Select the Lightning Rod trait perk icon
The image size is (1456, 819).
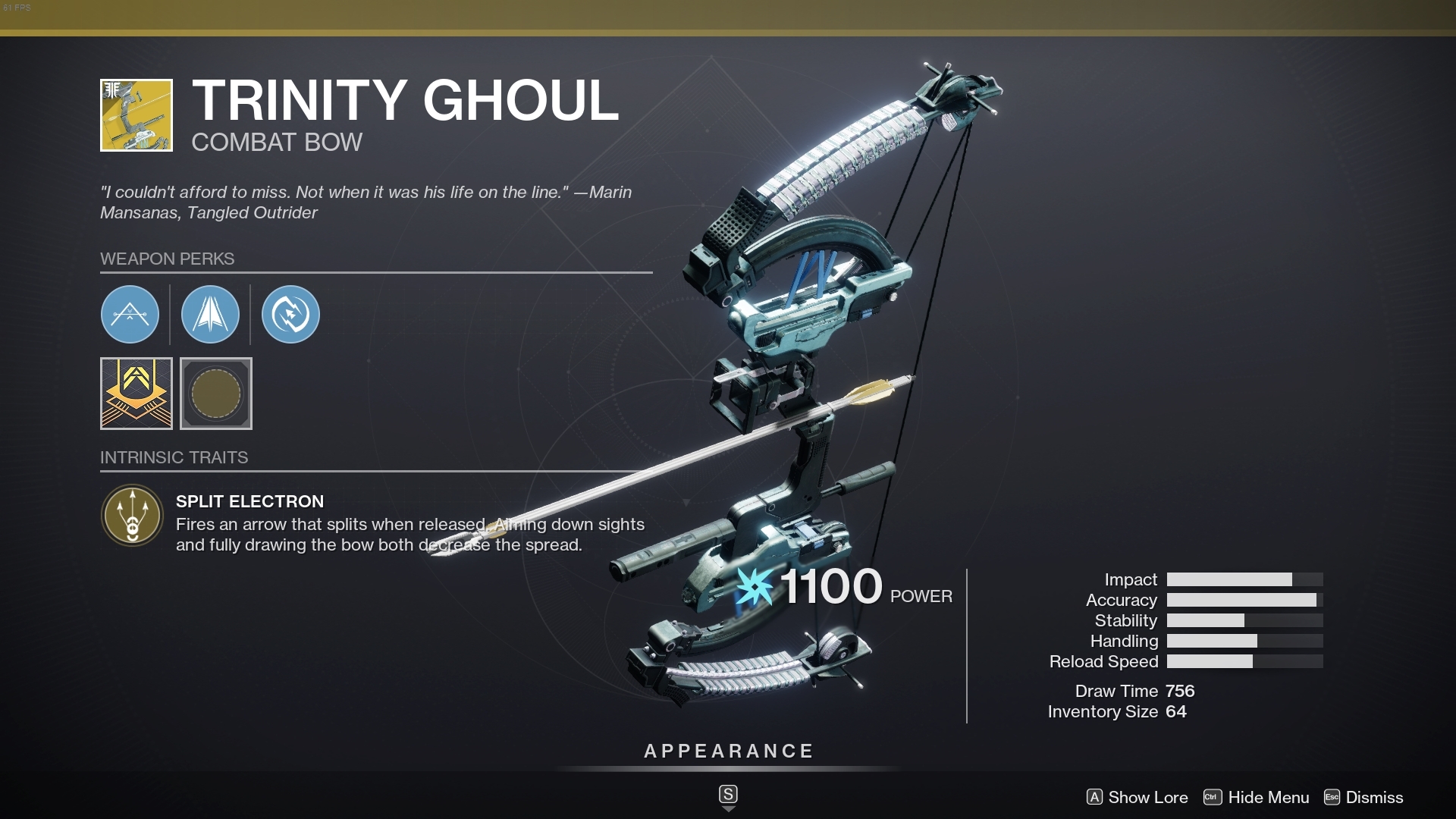(290, 314)
